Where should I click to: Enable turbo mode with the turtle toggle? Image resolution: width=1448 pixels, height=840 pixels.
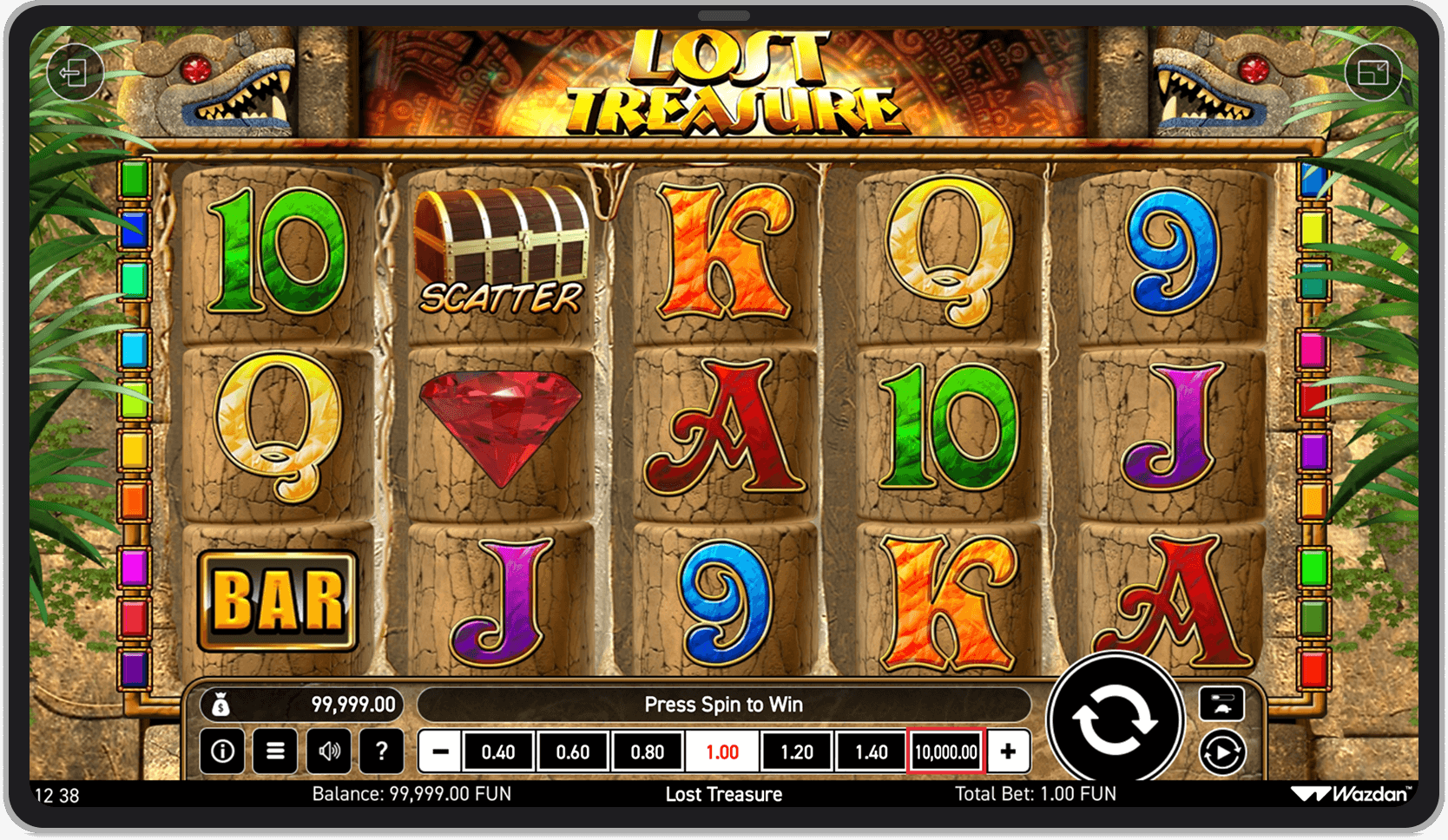[x=1221, y=705]
